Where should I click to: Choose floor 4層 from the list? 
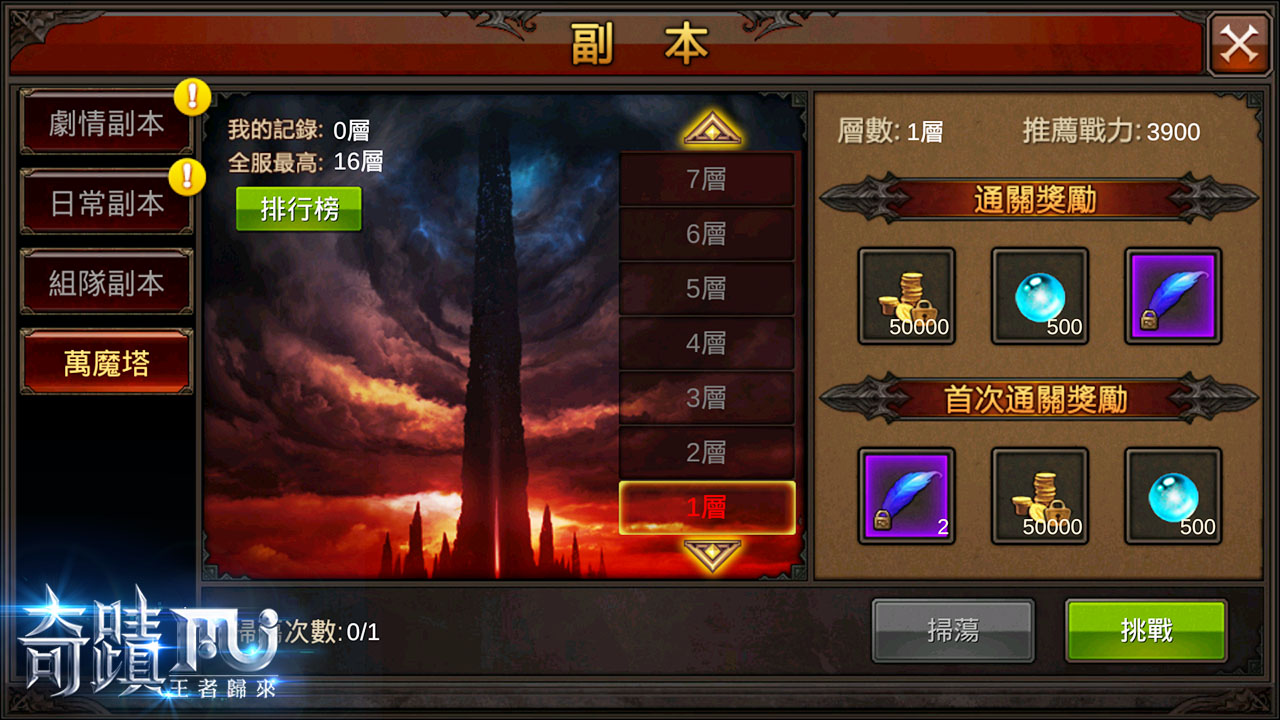707,344
